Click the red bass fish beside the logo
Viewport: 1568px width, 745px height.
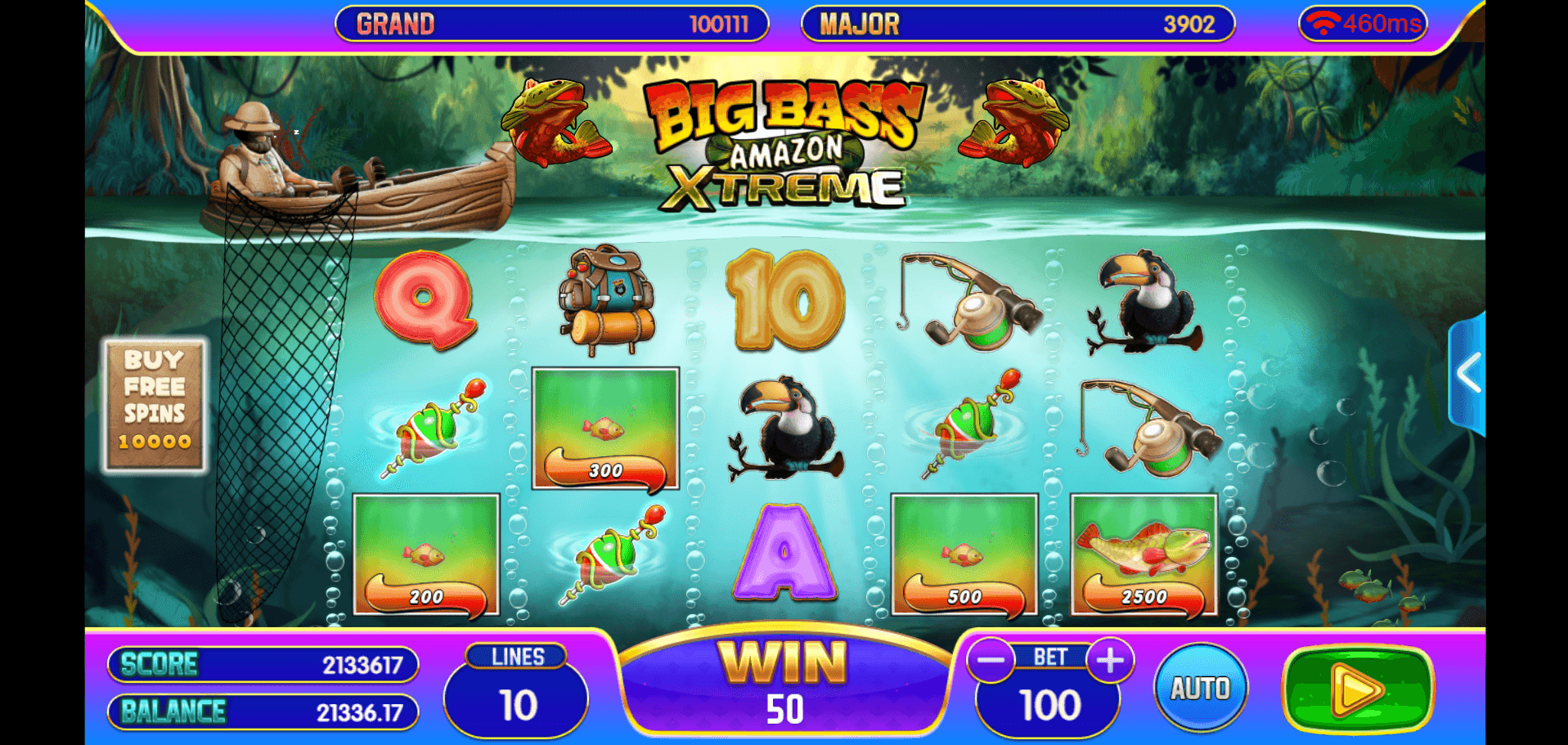click(556, 123)
